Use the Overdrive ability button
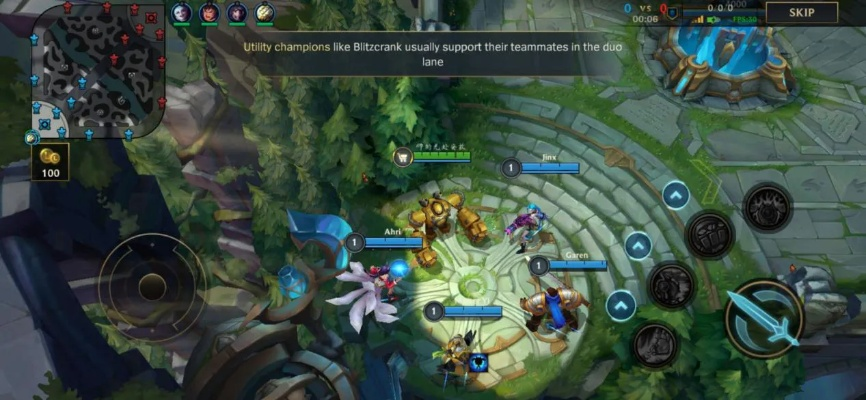 [x=671, y=285]
